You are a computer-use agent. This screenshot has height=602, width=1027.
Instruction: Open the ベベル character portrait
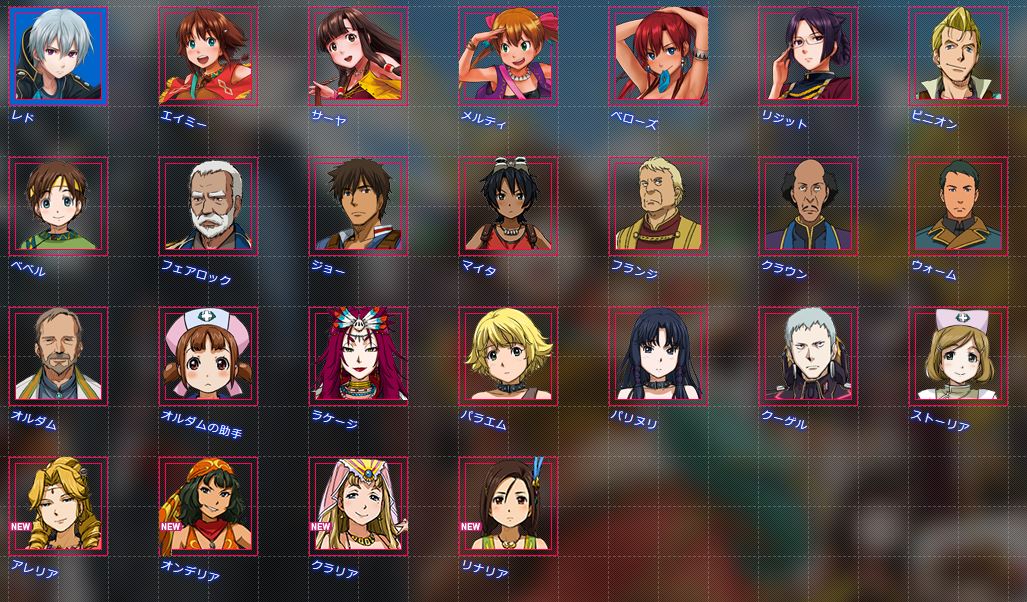pyautogui.click(x=58, y=206)
